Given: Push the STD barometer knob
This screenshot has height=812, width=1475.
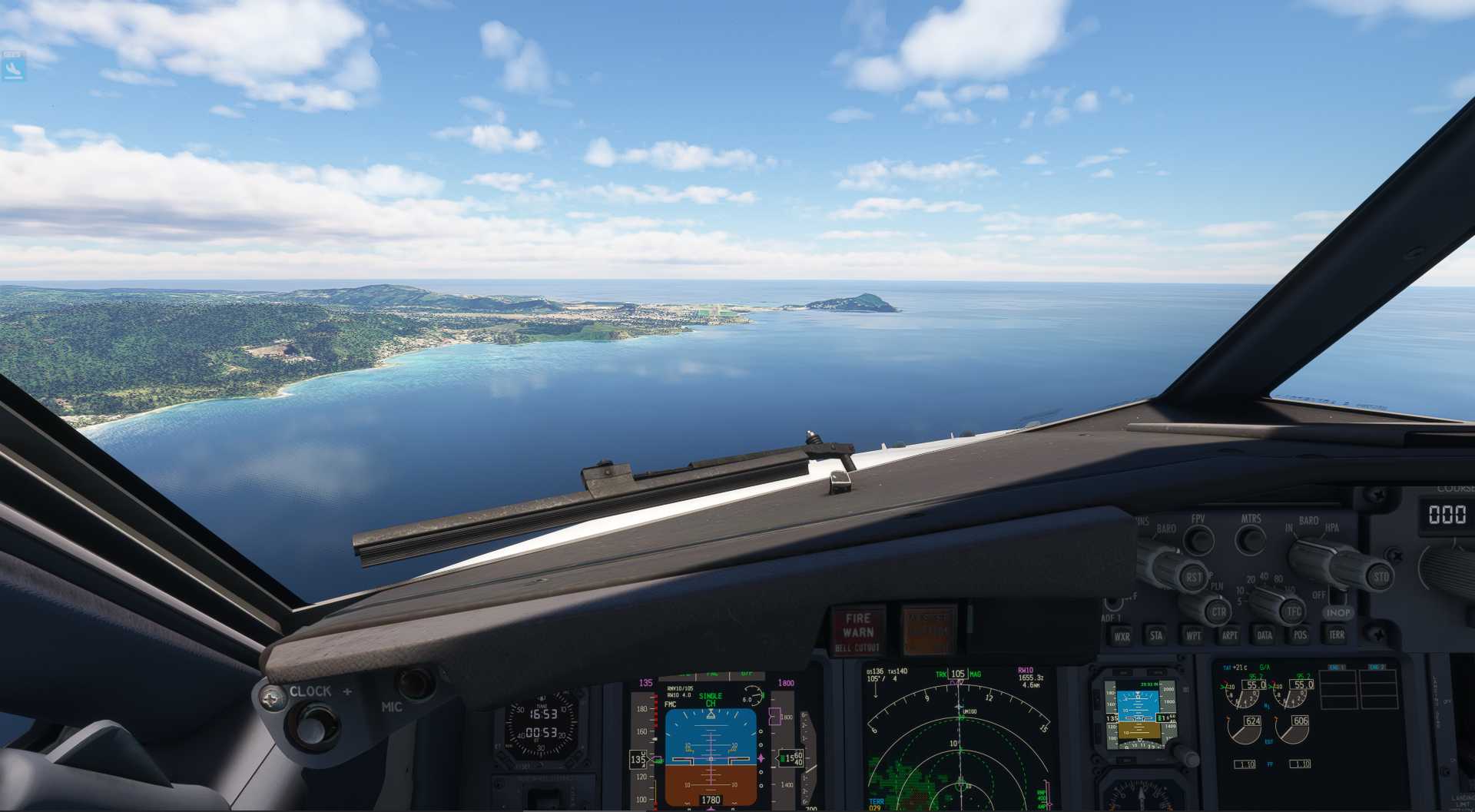Looking at the screenshot, I should pyautogui.click(x=1381, y=576).
